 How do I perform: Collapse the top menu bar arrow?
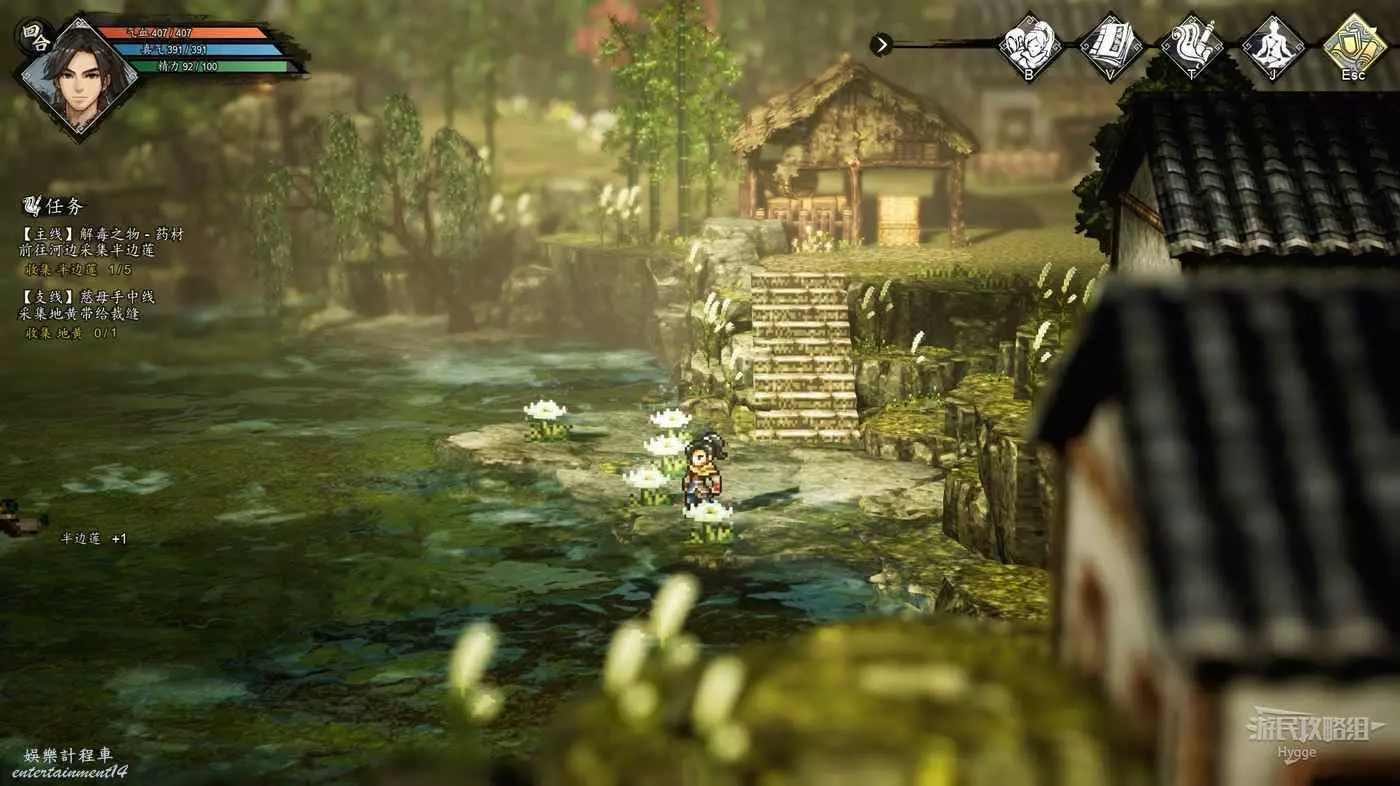tap(881, 44)
